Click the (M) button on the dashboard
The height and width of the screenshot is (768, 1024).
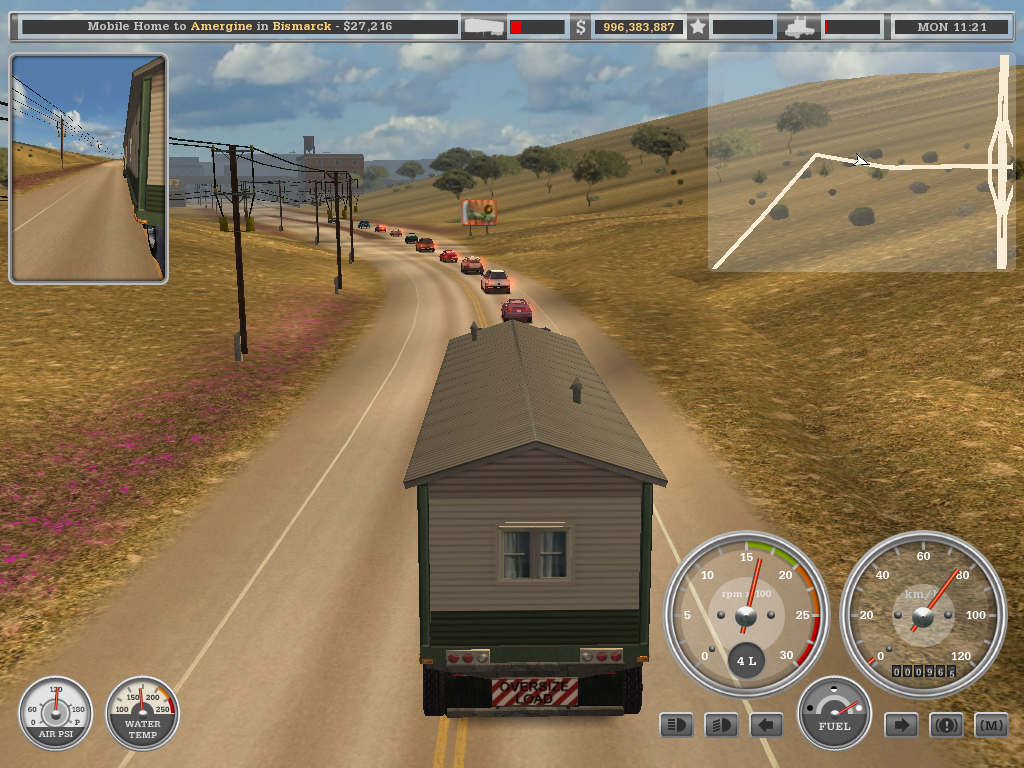(990, 725)
